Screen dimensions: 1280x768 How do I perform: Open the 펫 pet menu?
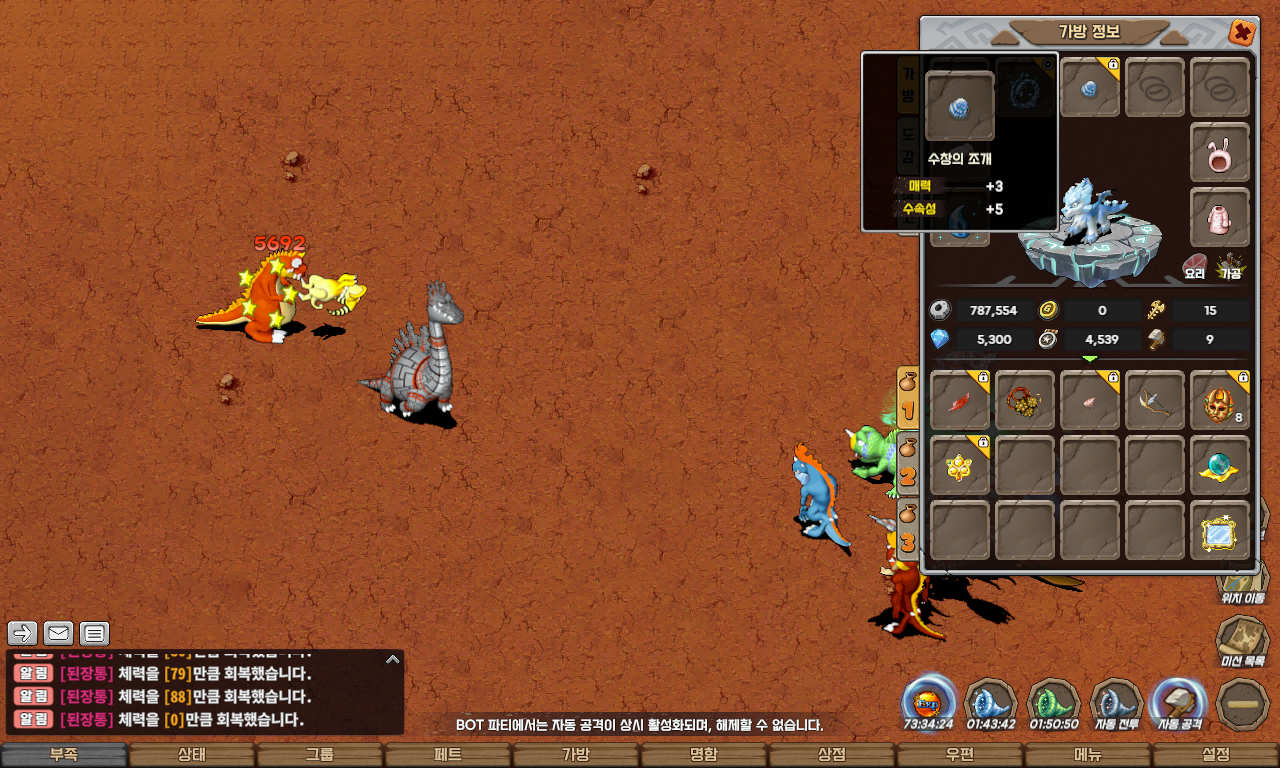[x=448, y=755]
